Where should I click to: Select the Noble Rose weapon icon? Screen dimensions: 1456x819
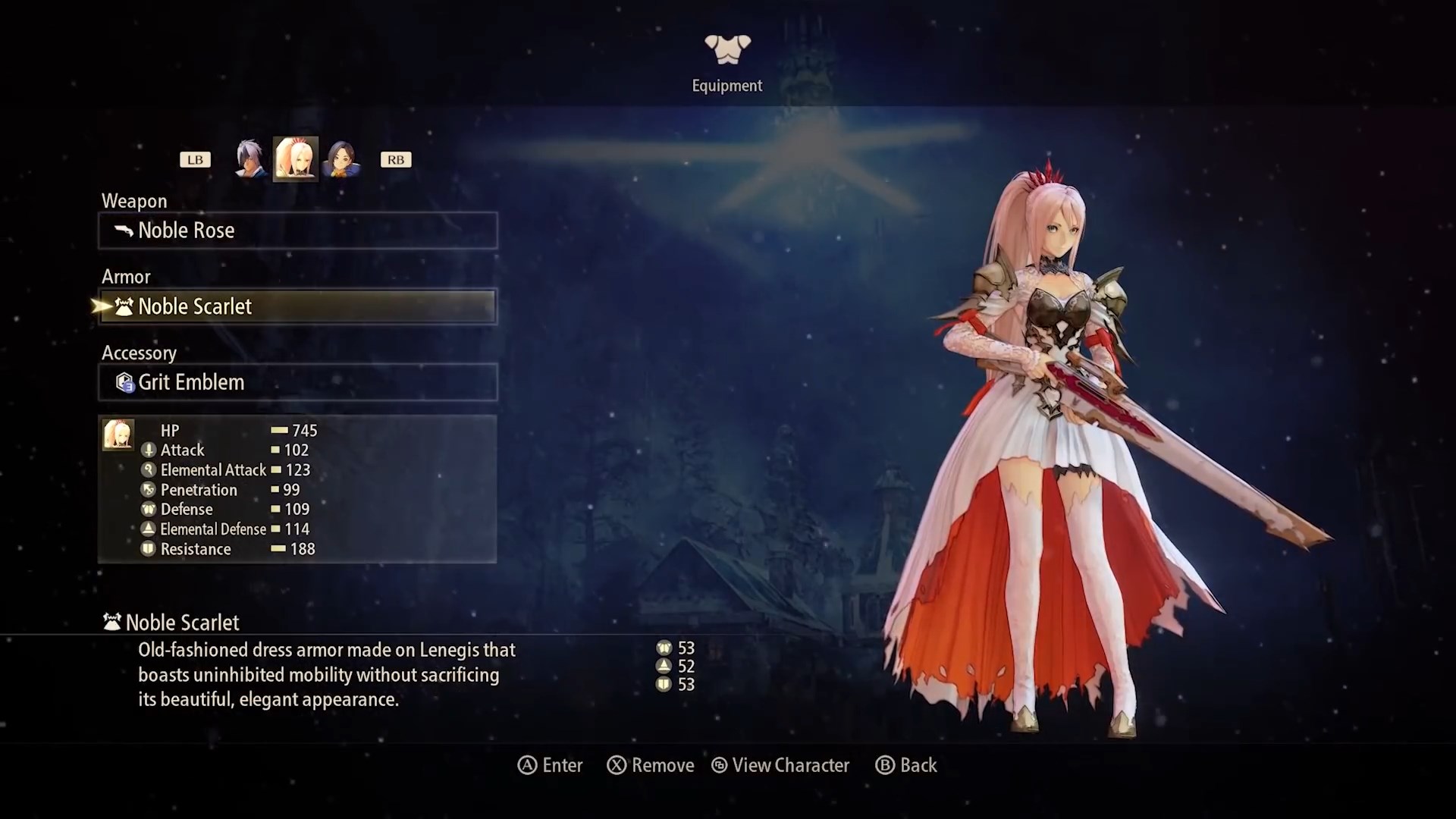tap(124, 231)
